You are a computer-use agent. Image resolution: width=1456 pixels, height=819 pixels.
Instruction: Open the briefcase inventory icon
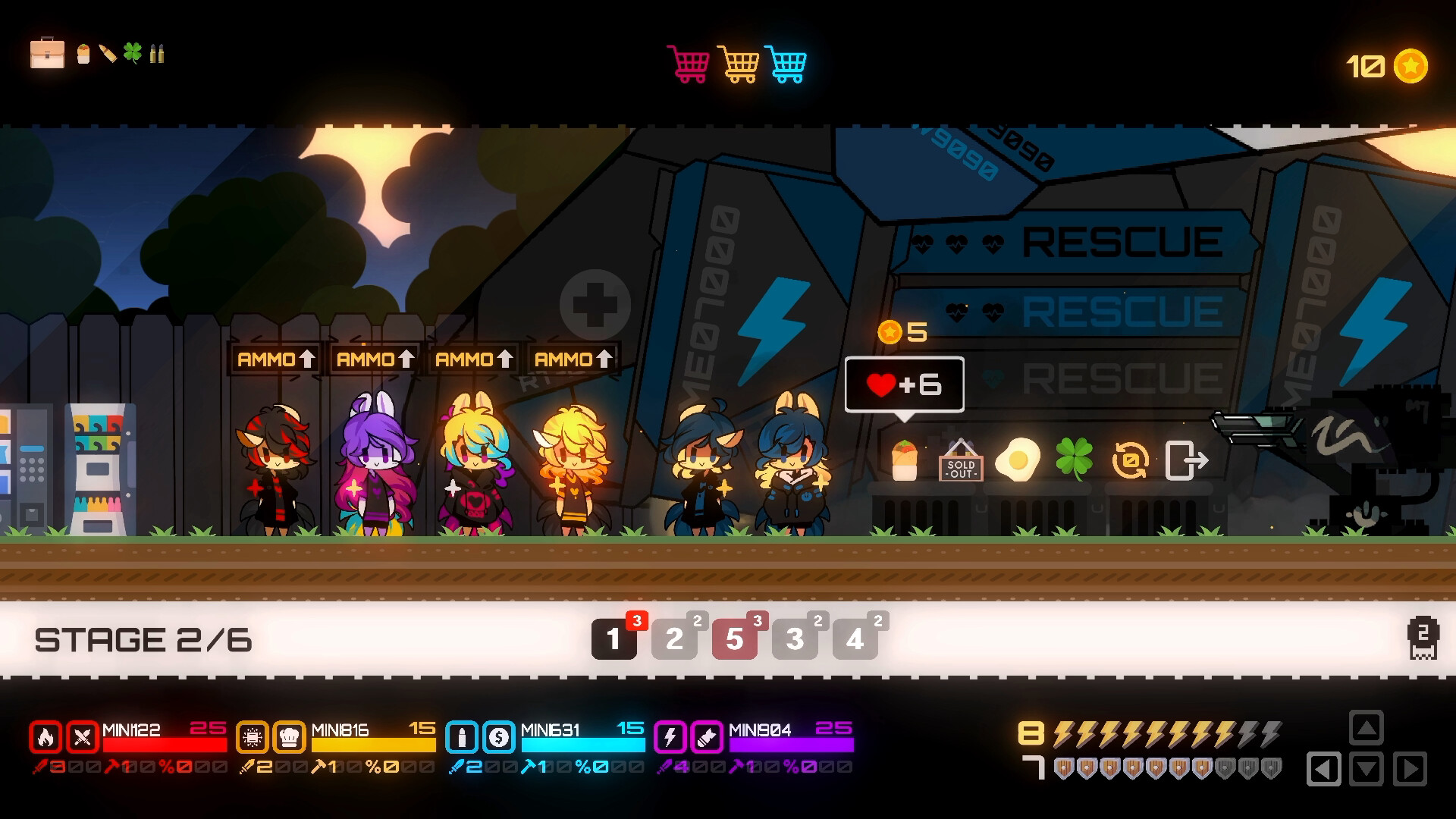click(x=47, y=55)
